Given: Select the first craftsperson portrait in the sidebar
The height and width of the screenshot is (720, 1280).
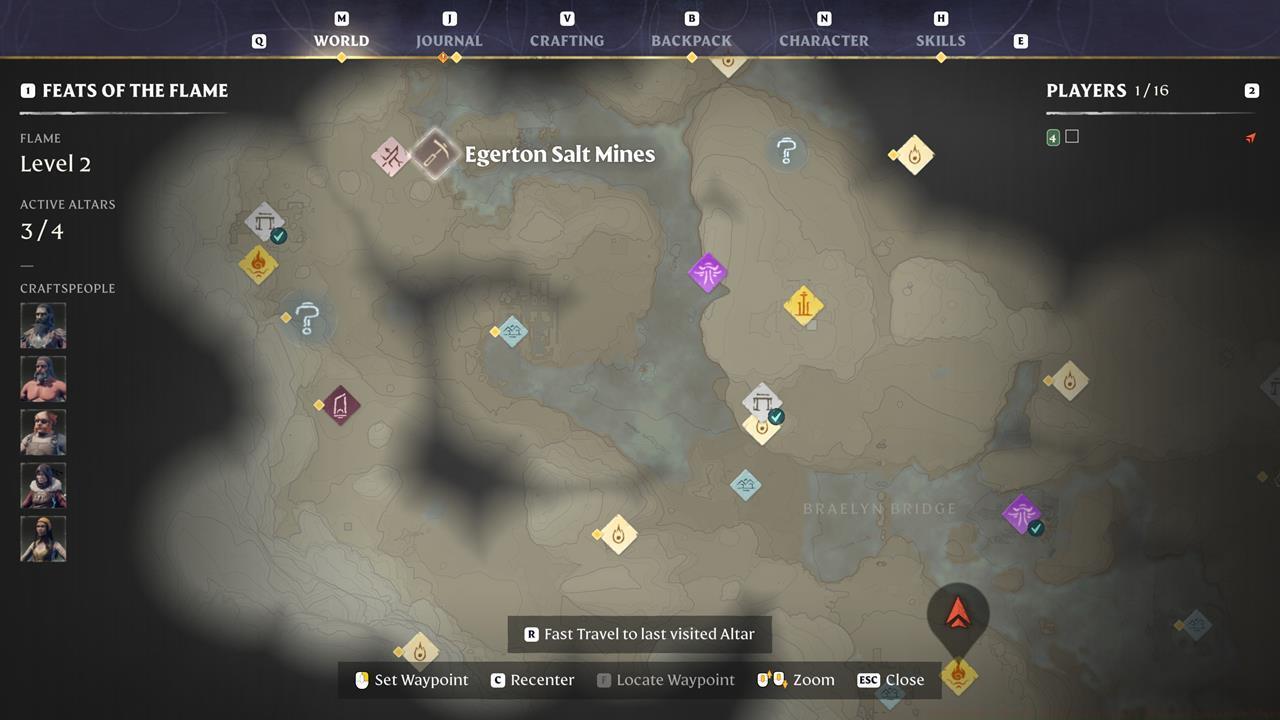Looking at the screenshot, I should point(43,325).
